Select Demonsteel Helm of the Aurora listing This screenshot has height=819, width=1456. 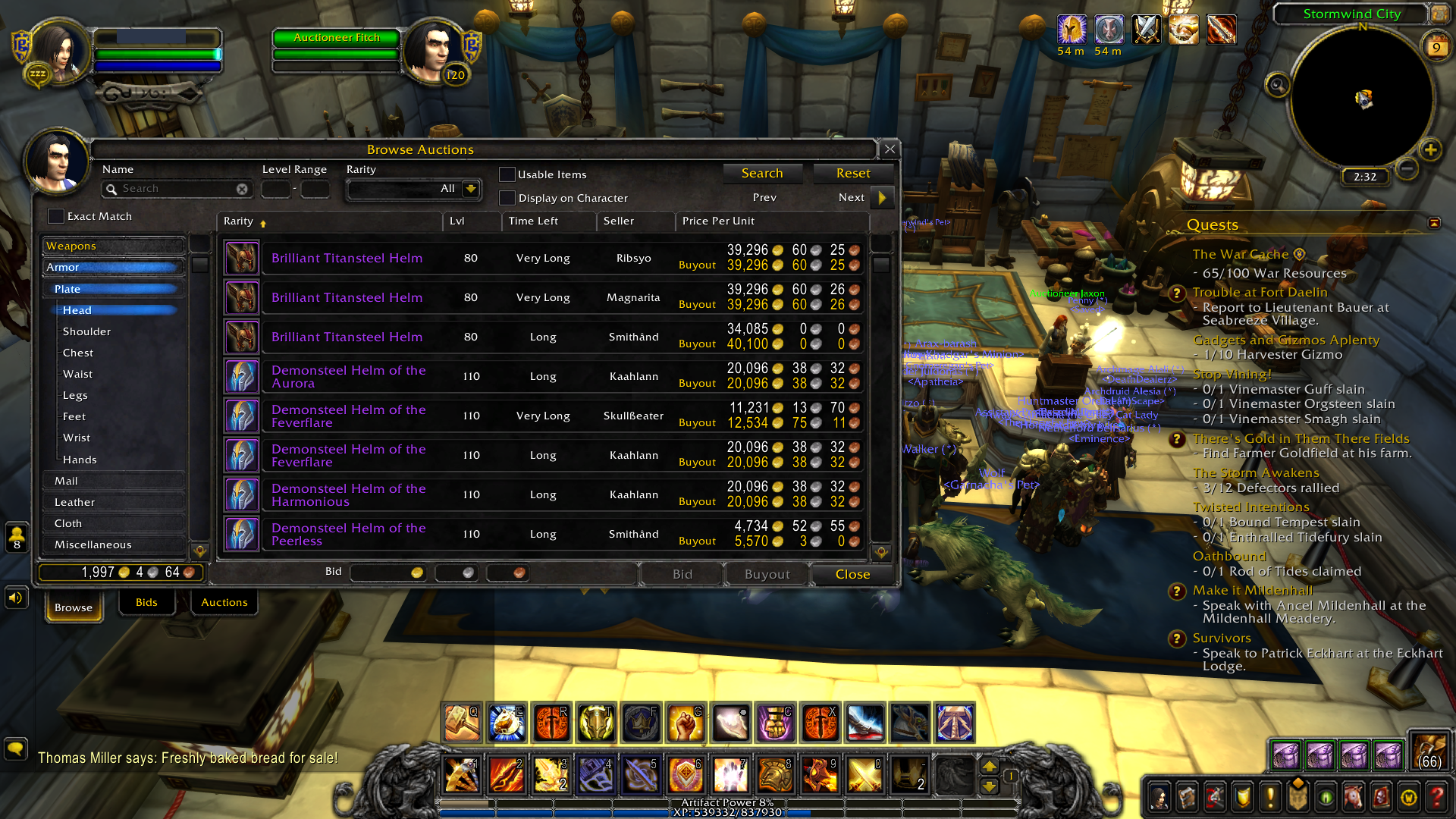[349, 377]
